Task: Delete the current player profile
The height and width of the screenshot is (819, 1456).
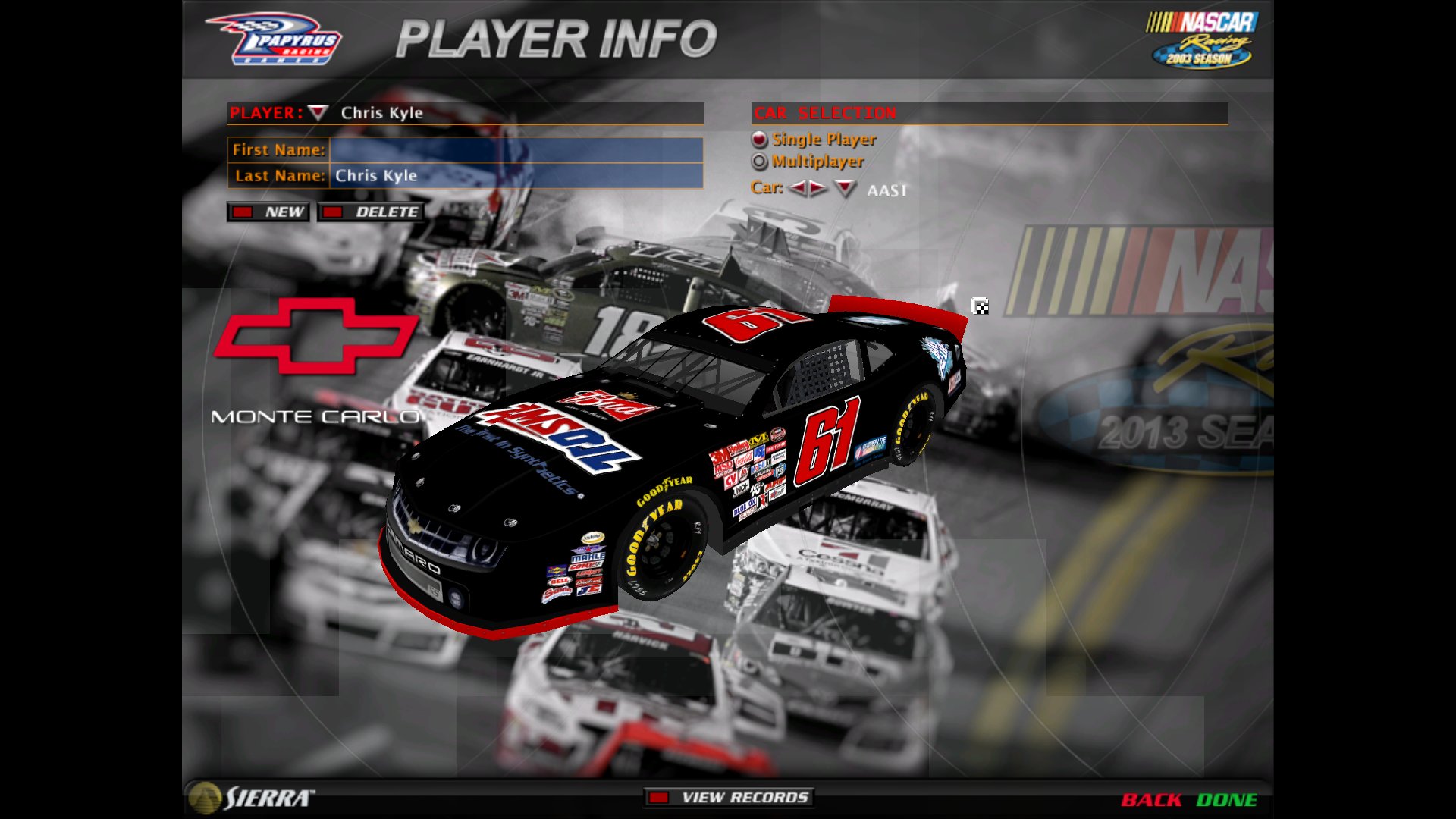Action: pos(371,212)
